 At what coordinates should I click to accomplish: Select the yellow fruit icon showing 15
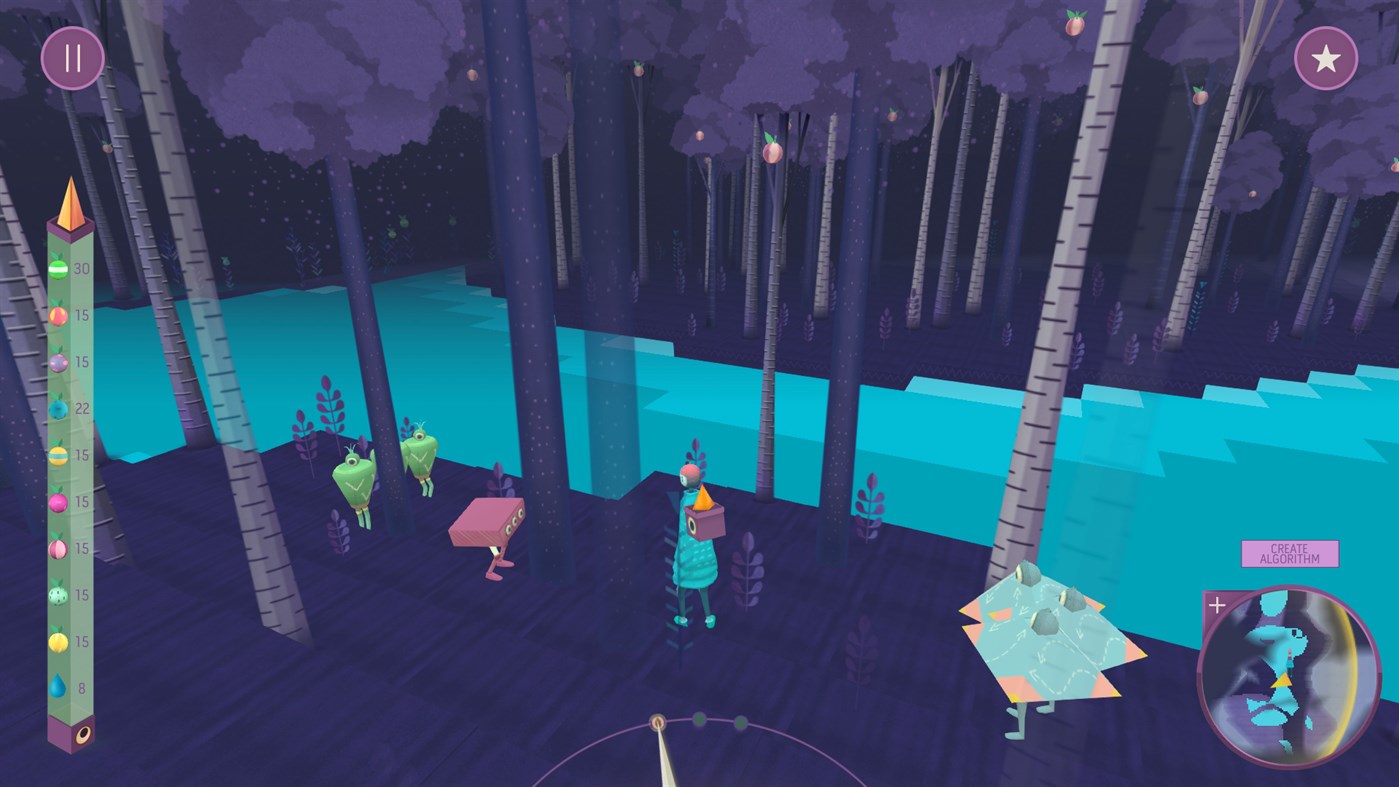click(57, 641)
